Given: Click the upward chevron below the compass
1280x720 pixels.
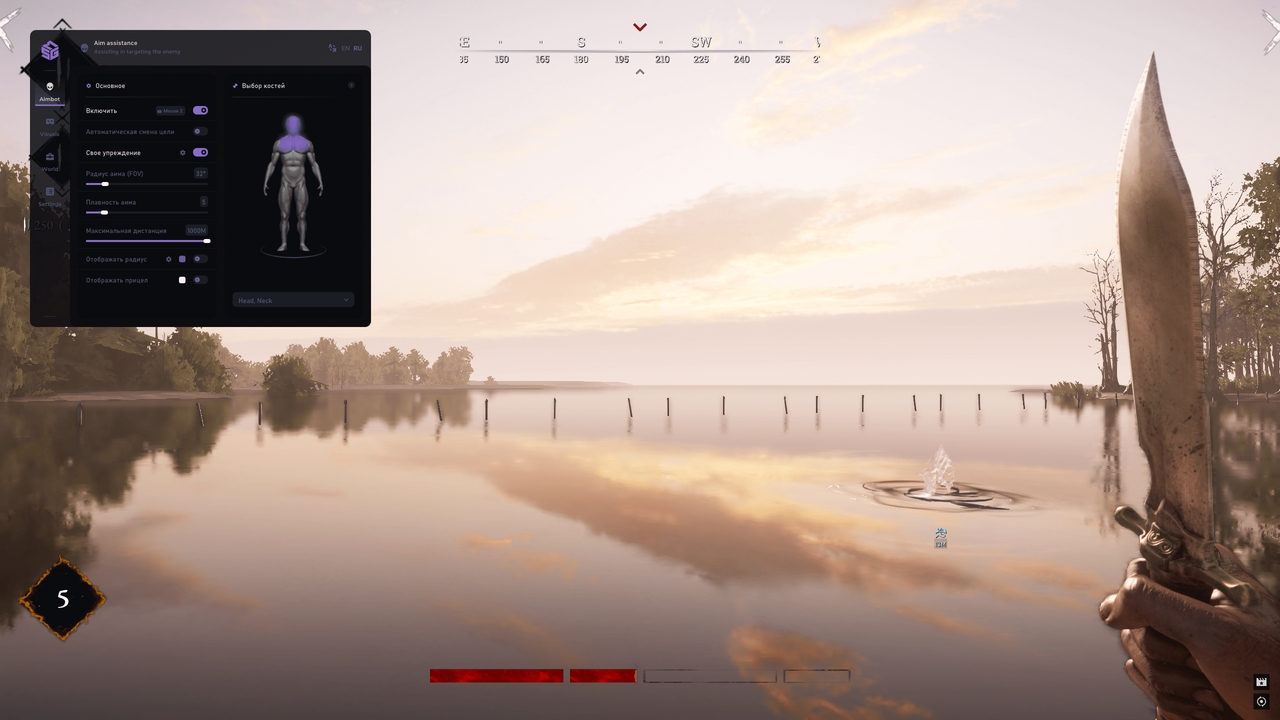Looking at the screenshot, I should [x=640, y=72].
